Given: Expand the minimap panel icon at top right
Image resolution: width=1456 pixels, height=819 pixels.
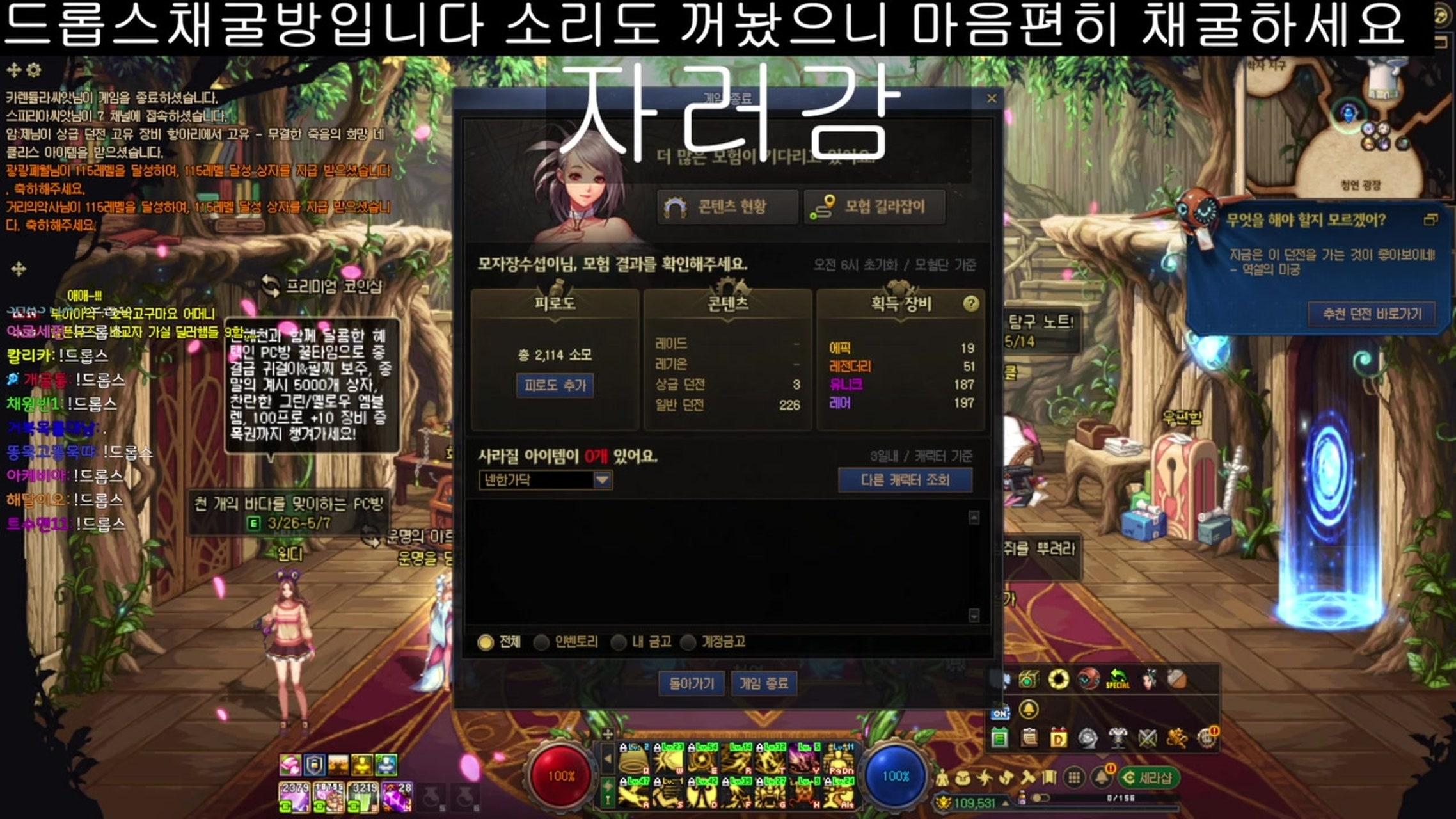Looking at the screenshot, I should pos(1431,219).
